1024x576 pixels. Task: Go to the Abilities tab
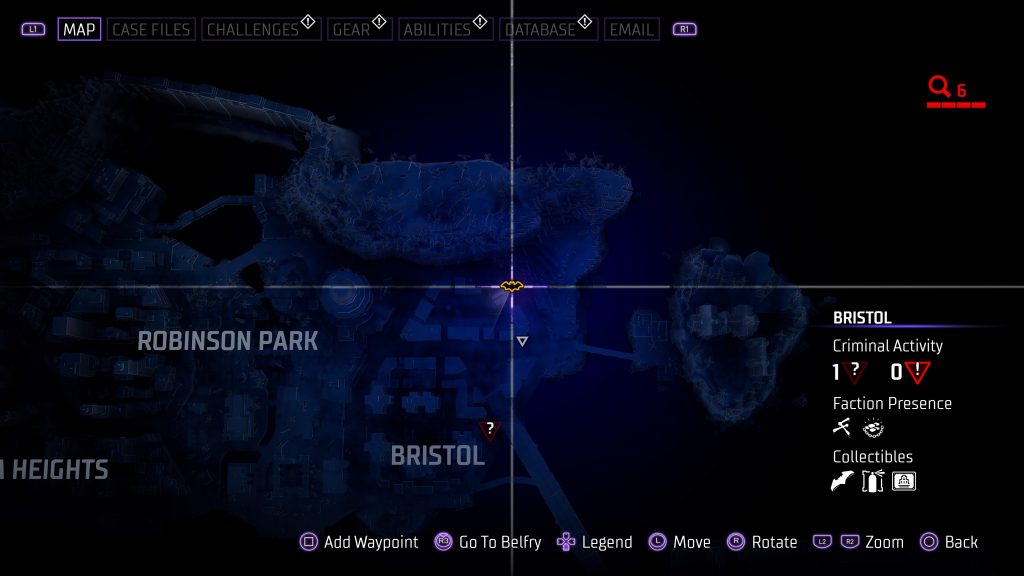436,30
